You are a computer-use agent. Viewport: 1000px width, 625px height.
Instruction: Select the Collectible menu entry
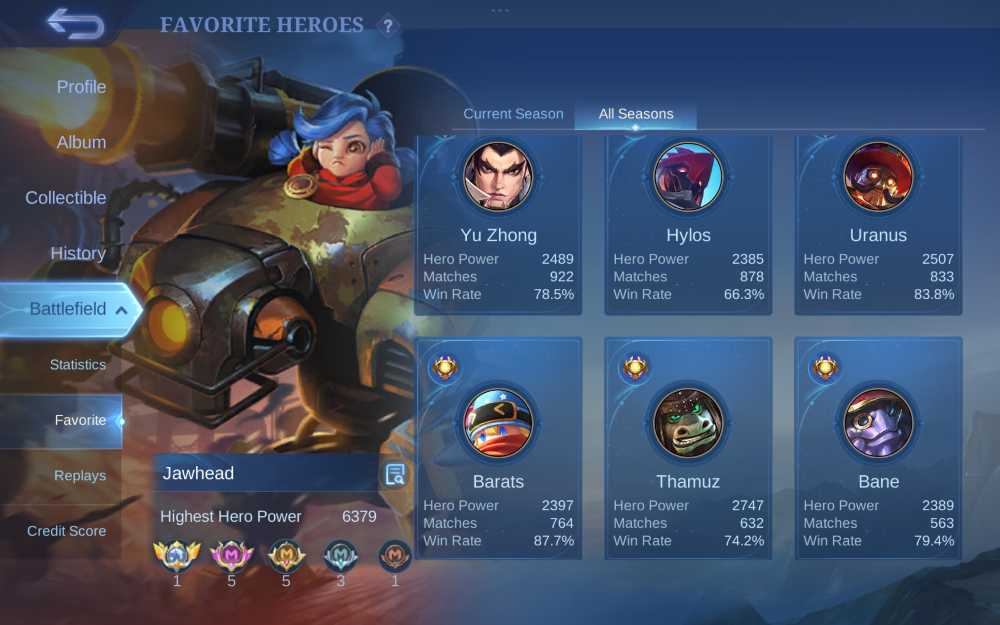[x=66, y=198]
